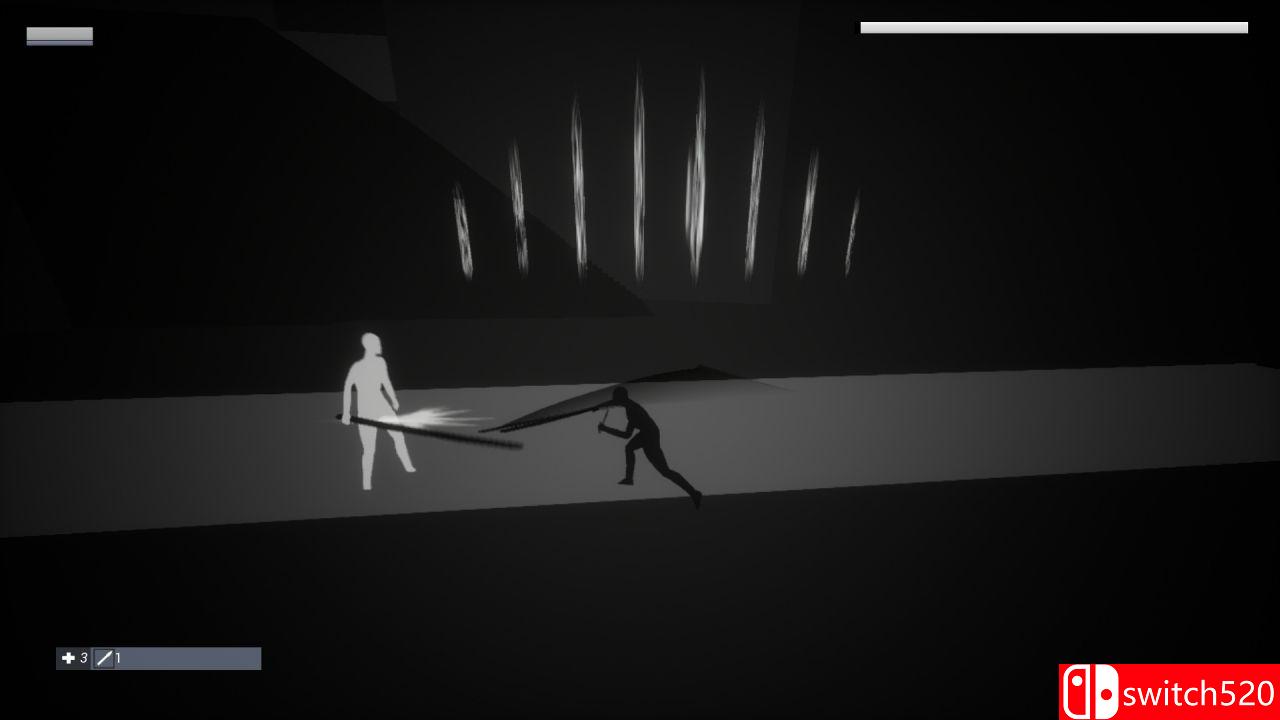Click the knife icon beside the number 1
This screenshot has height=720, width=1280.
[x=103, y=658]
